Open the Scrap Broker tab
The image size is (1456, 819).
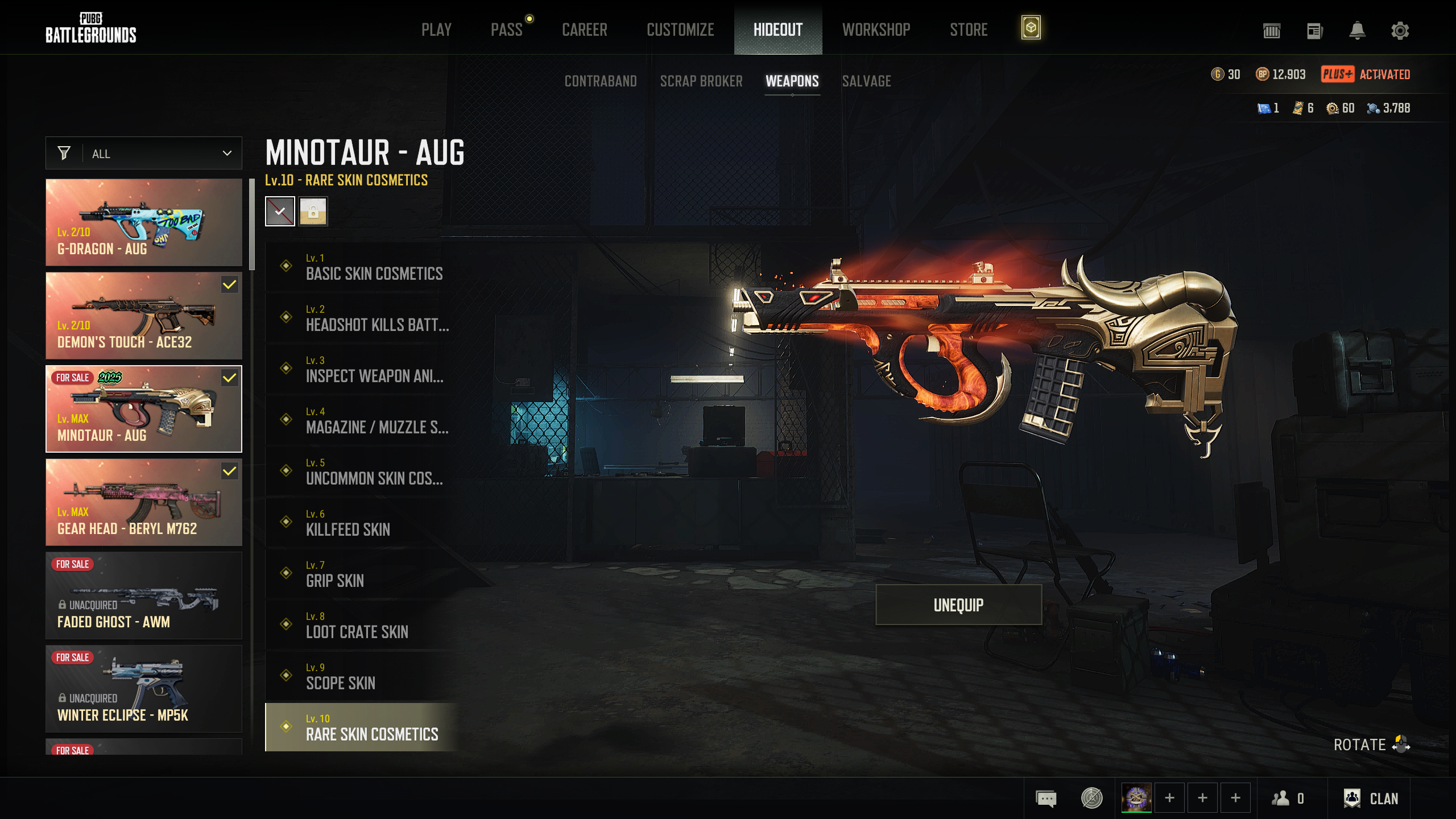tap(701, 81)
